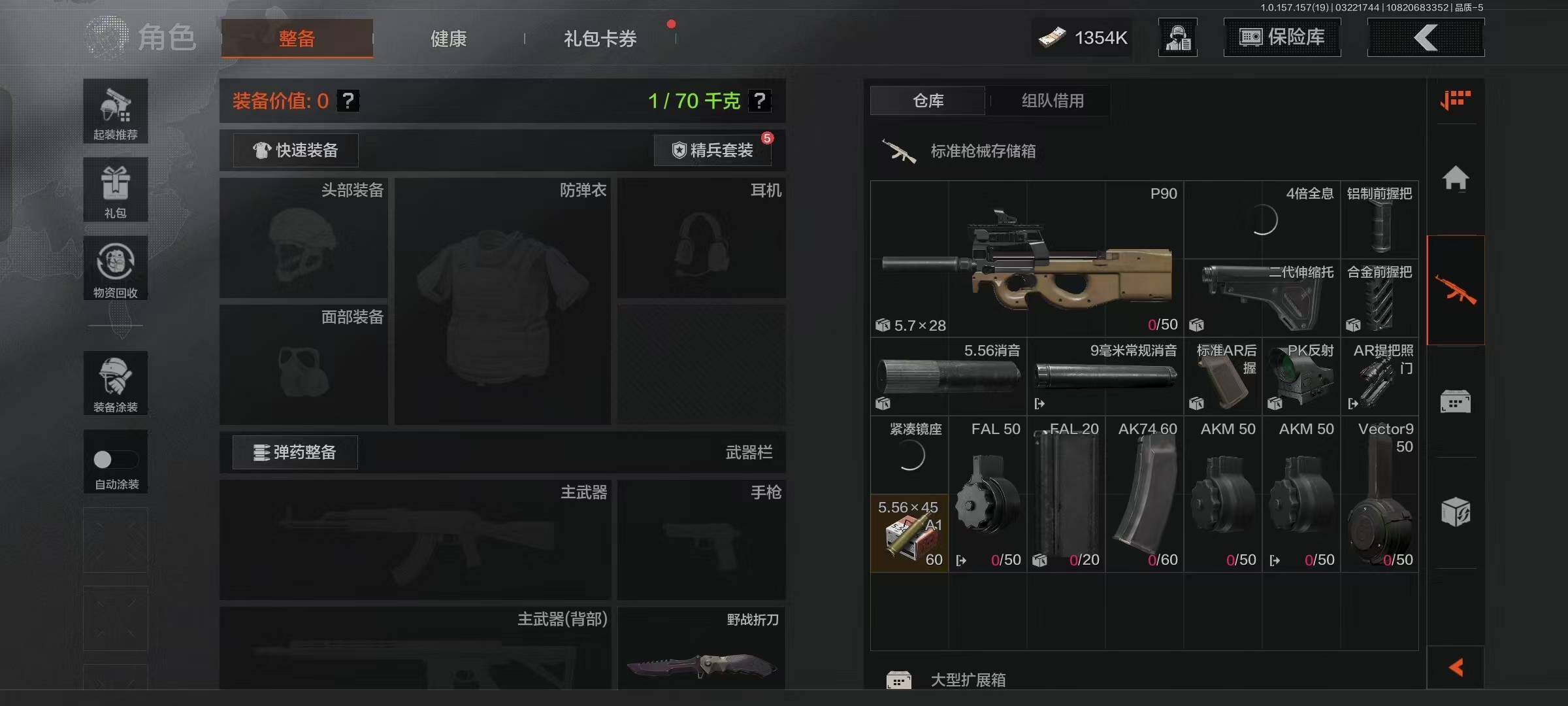The height and width of the screenshot is (706, 1568).
Task: Select the home icon in sidebar
Action: coord(1456,178)
